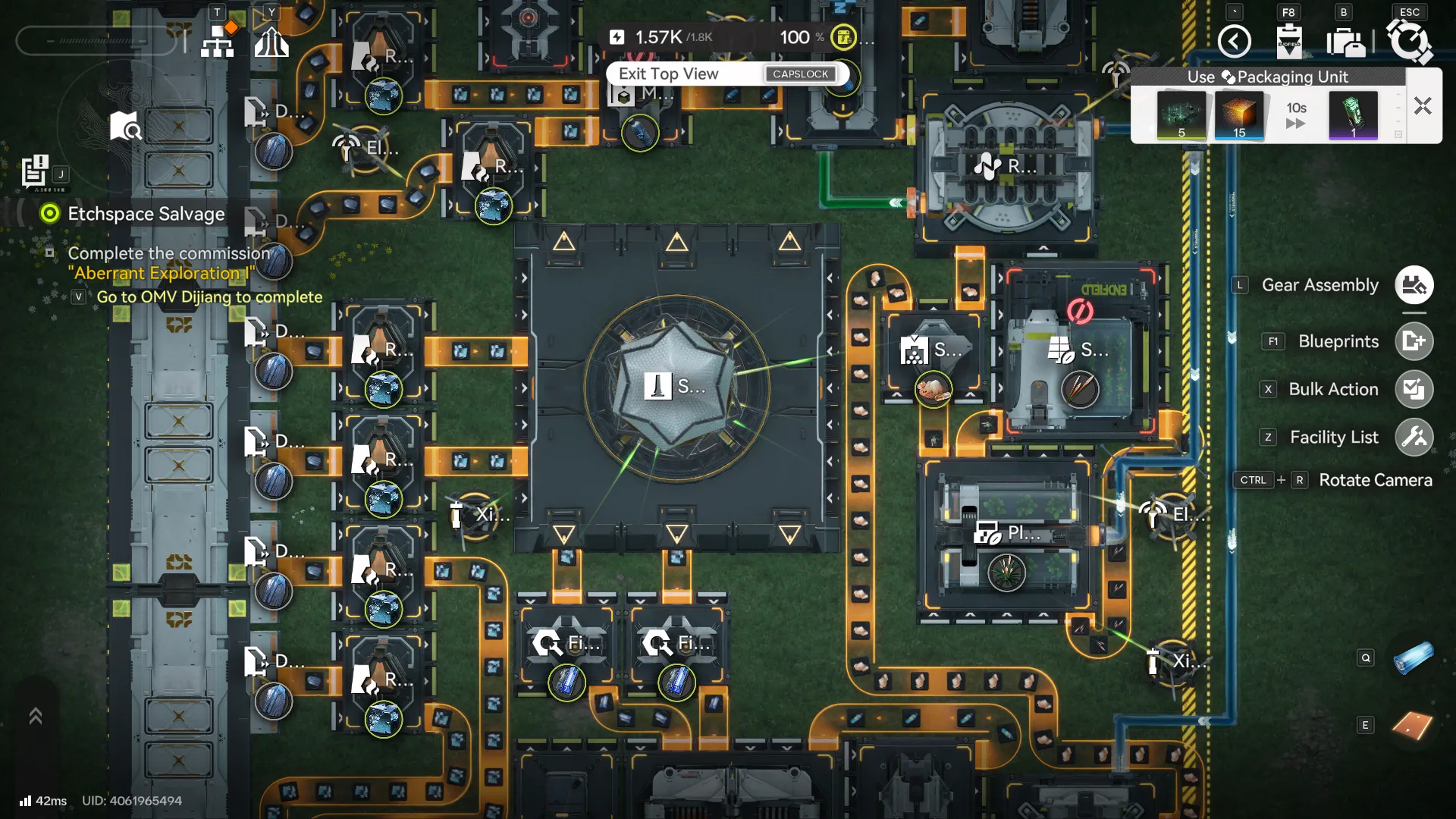Select the Etchspace Salvage commission entry
The image size is (1456, 819).
[x=146, y=214]
